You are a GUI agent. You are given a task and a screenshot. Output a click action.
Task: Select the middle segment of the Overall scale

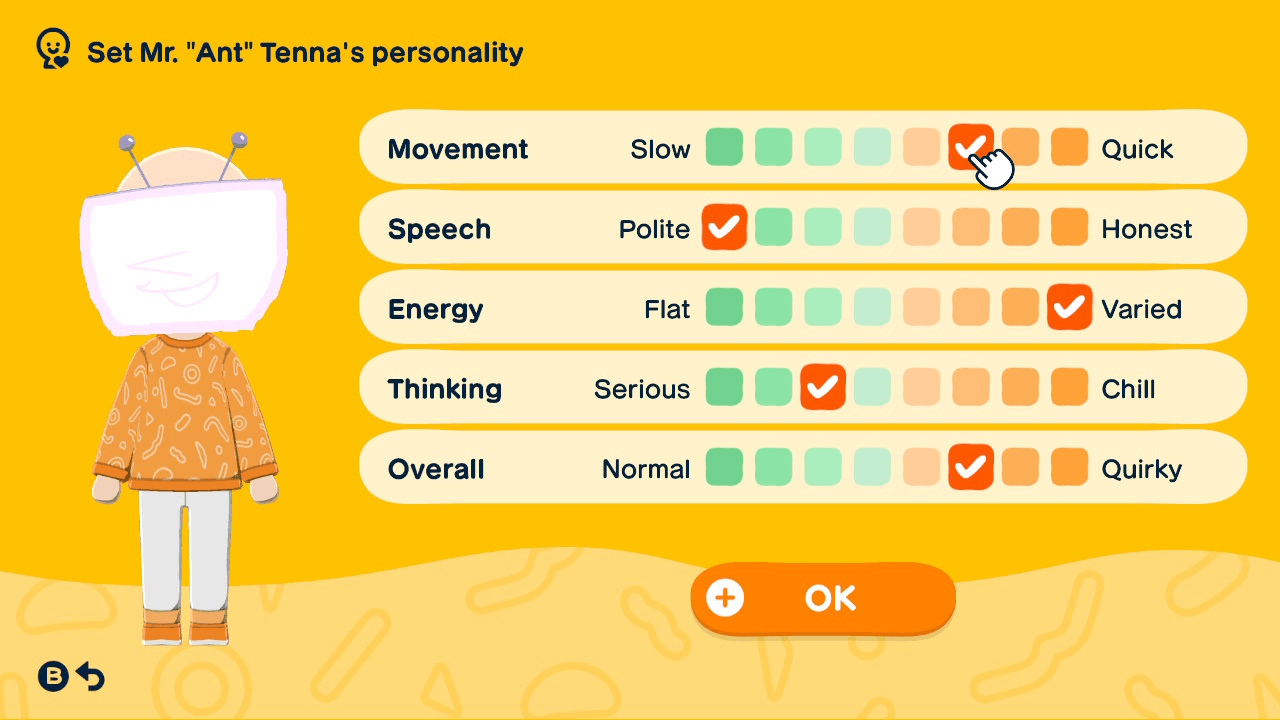(871, 467)
